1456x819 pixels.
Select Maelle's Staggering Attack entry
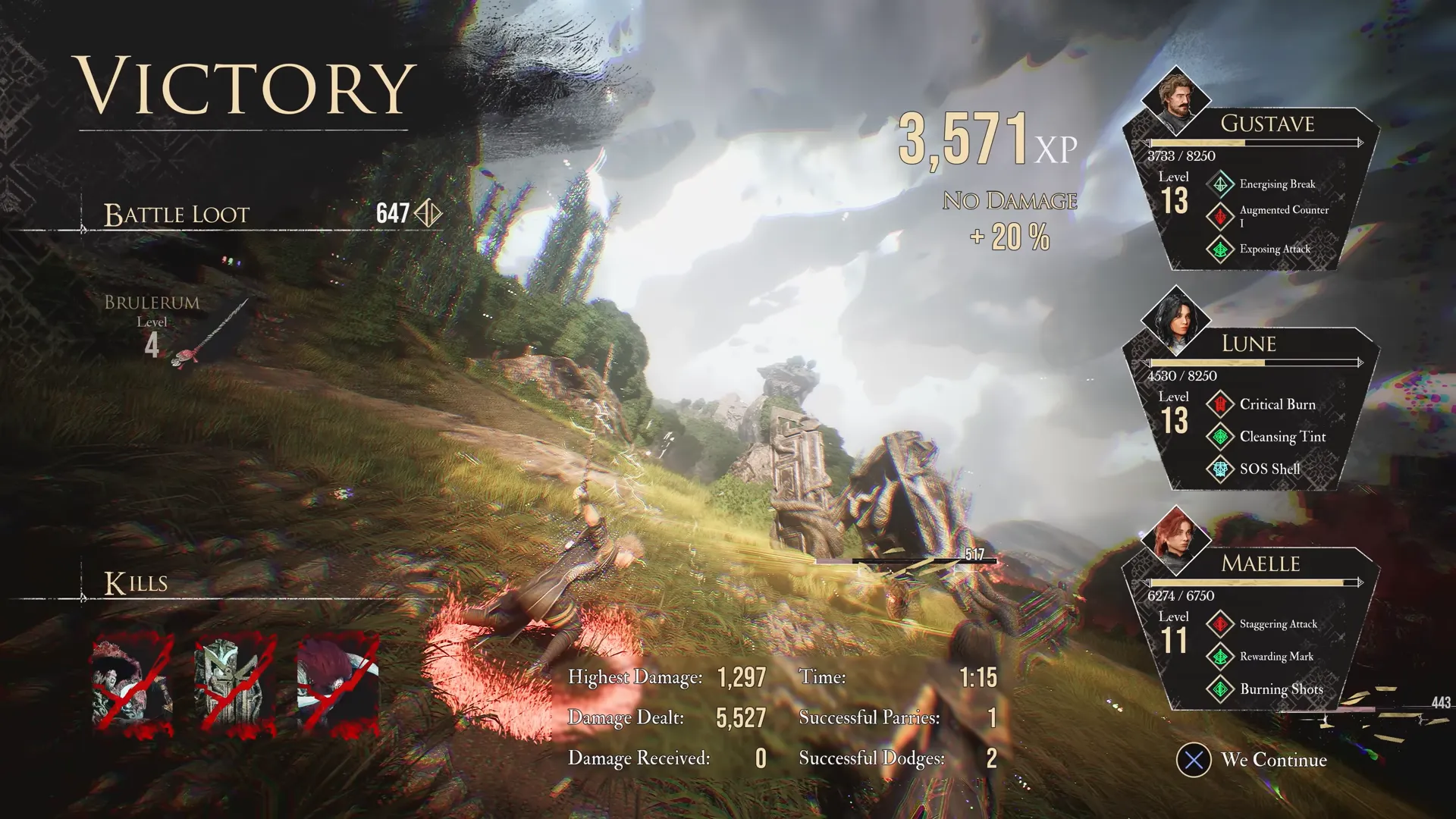1278,624
